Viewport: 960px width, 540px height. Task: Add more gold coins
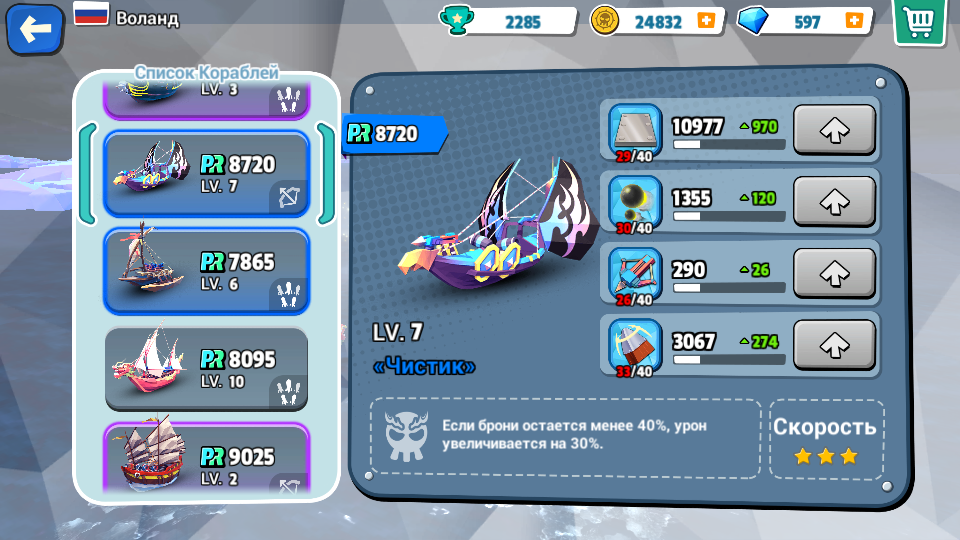pos(706,21)
